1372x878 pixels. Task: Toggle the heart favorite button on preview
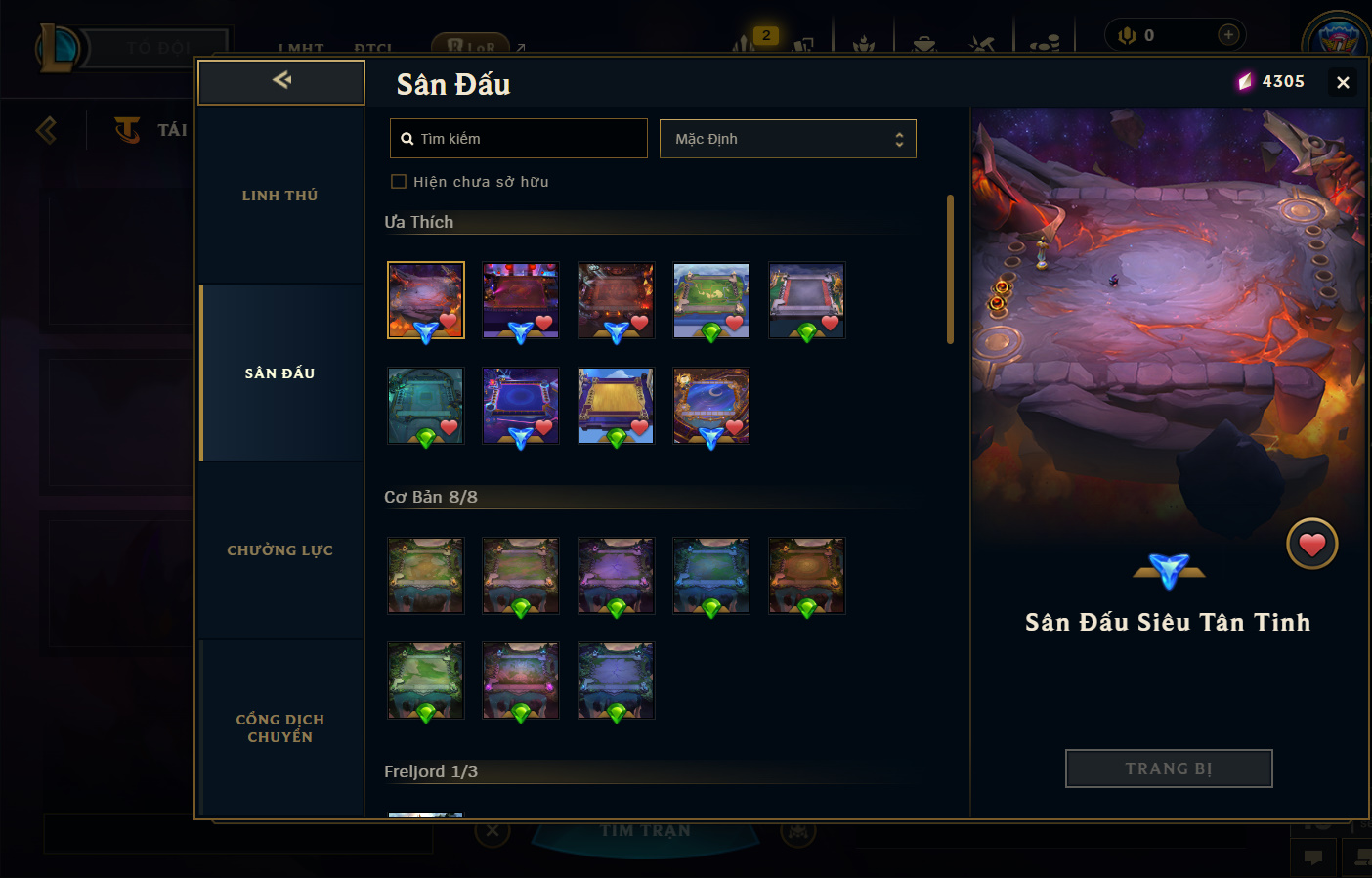click(x=1311, y=544)
